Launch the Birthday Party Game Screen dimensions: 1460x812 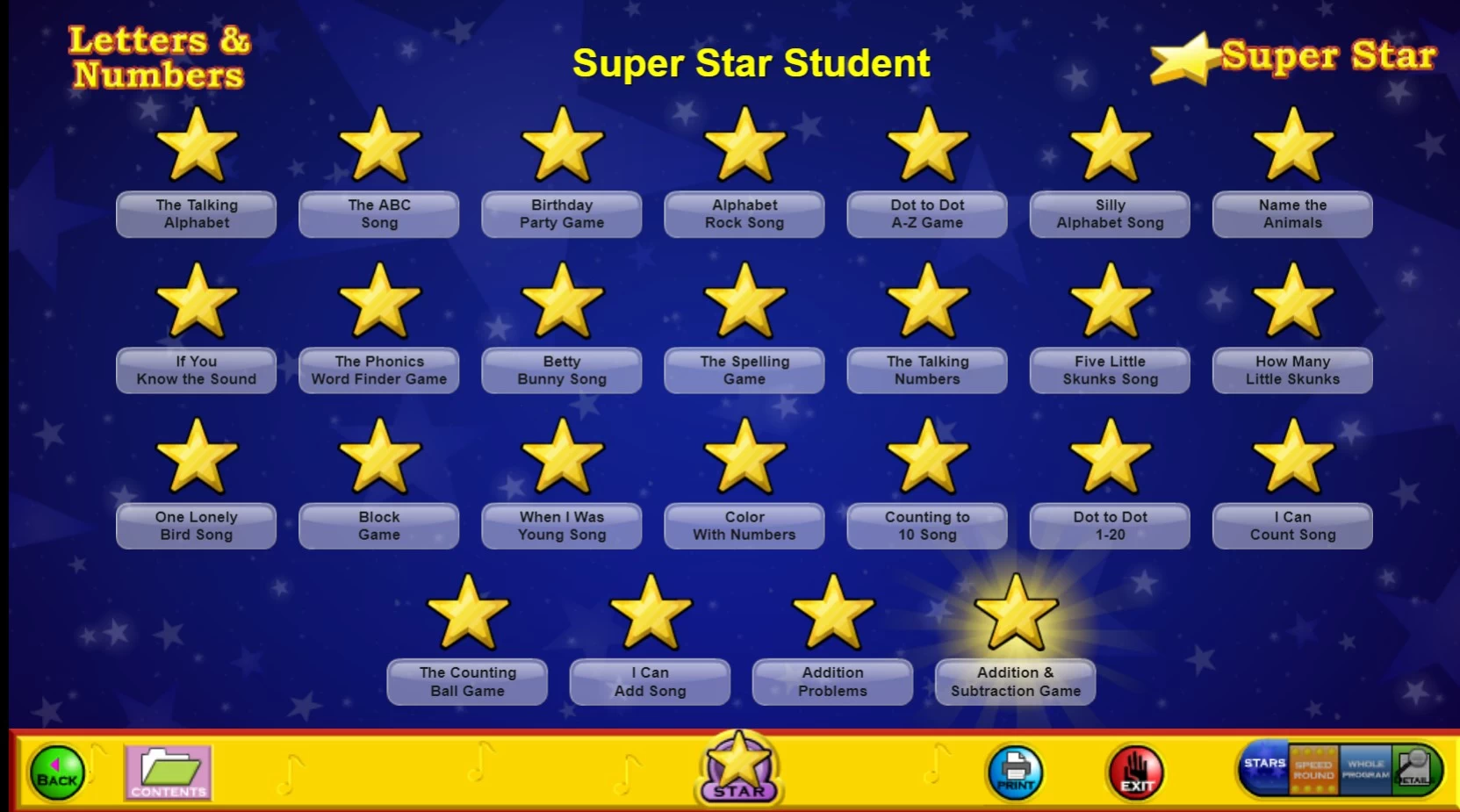click(x=562, y=214)
